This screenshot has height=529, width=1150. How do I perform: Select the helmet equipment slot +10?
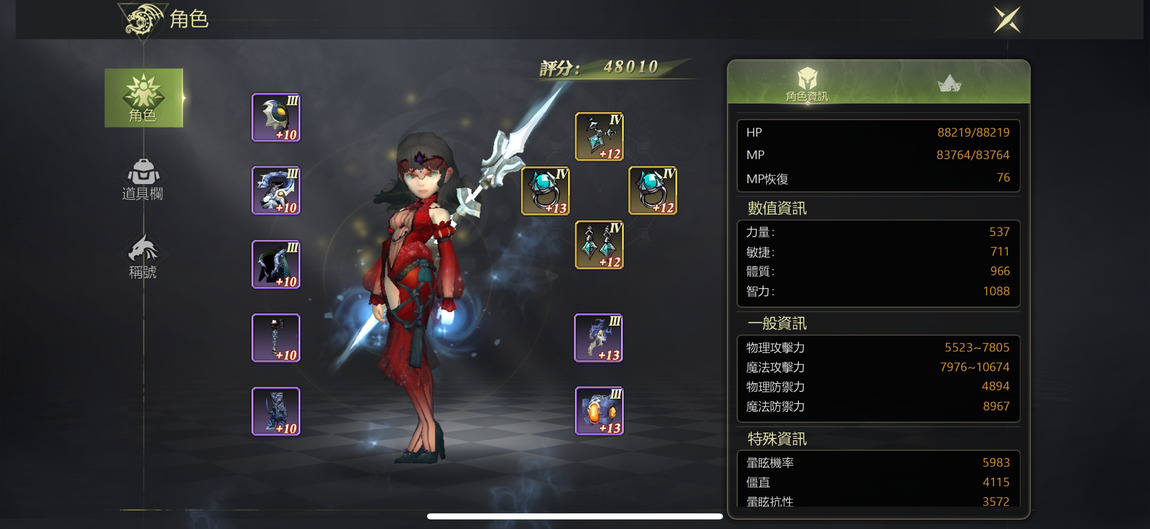coord(276,118)
